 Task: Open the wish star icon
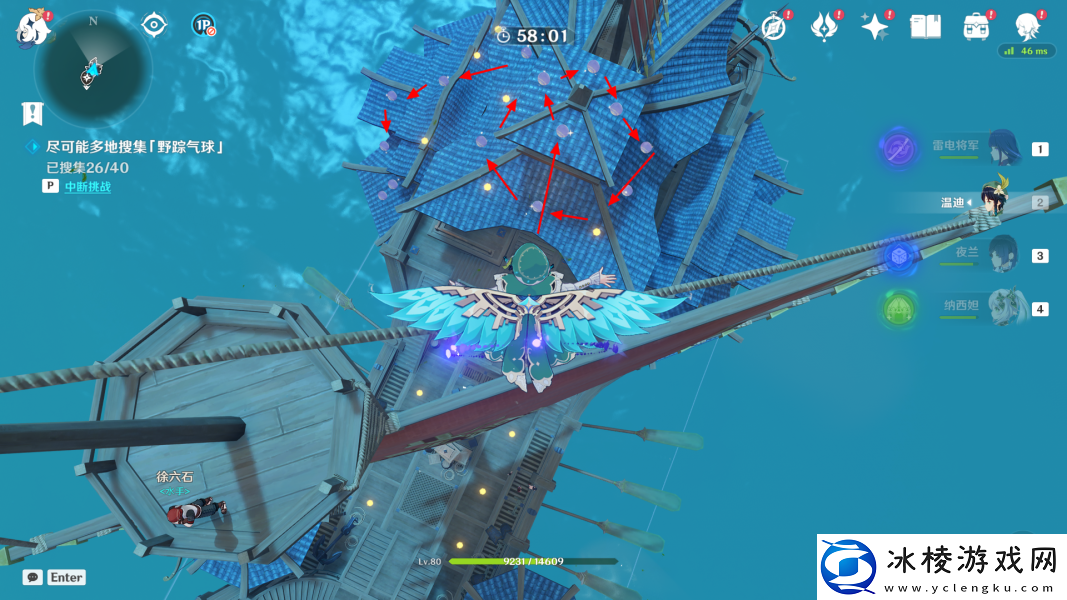point(875,26)
